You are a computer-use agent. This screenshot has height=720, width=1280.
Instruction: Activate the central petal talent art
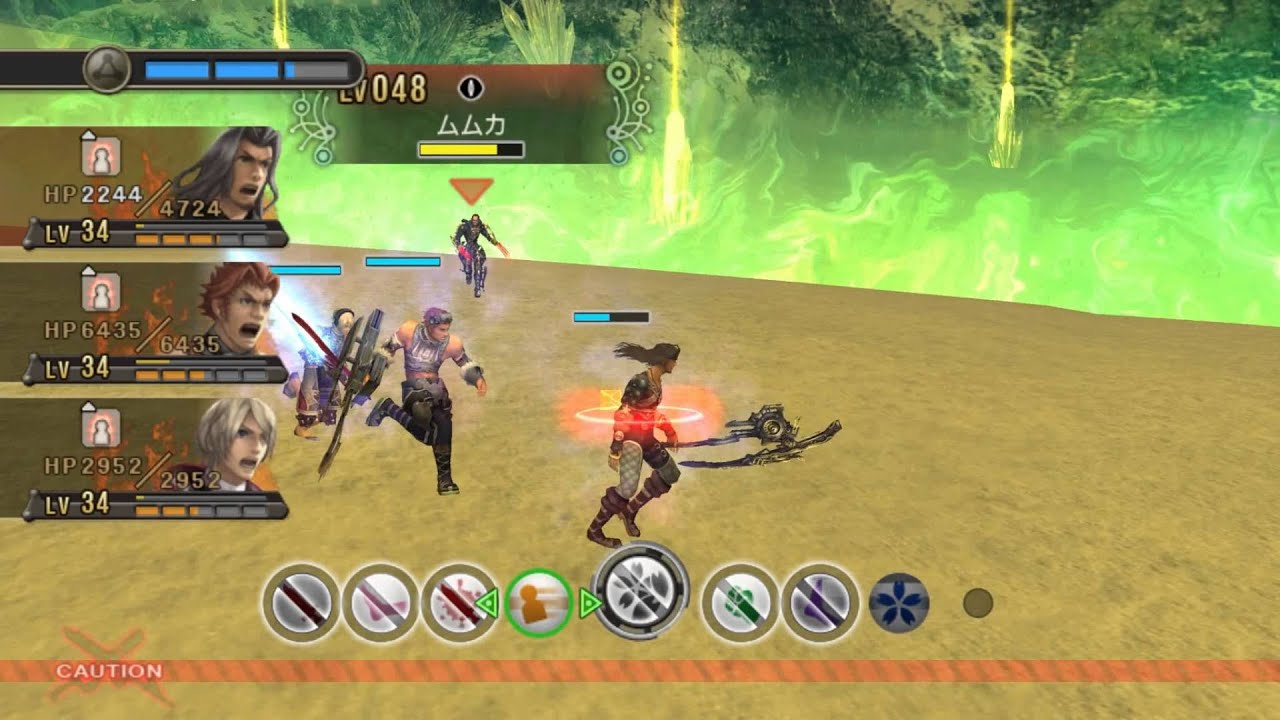(641, 591)
